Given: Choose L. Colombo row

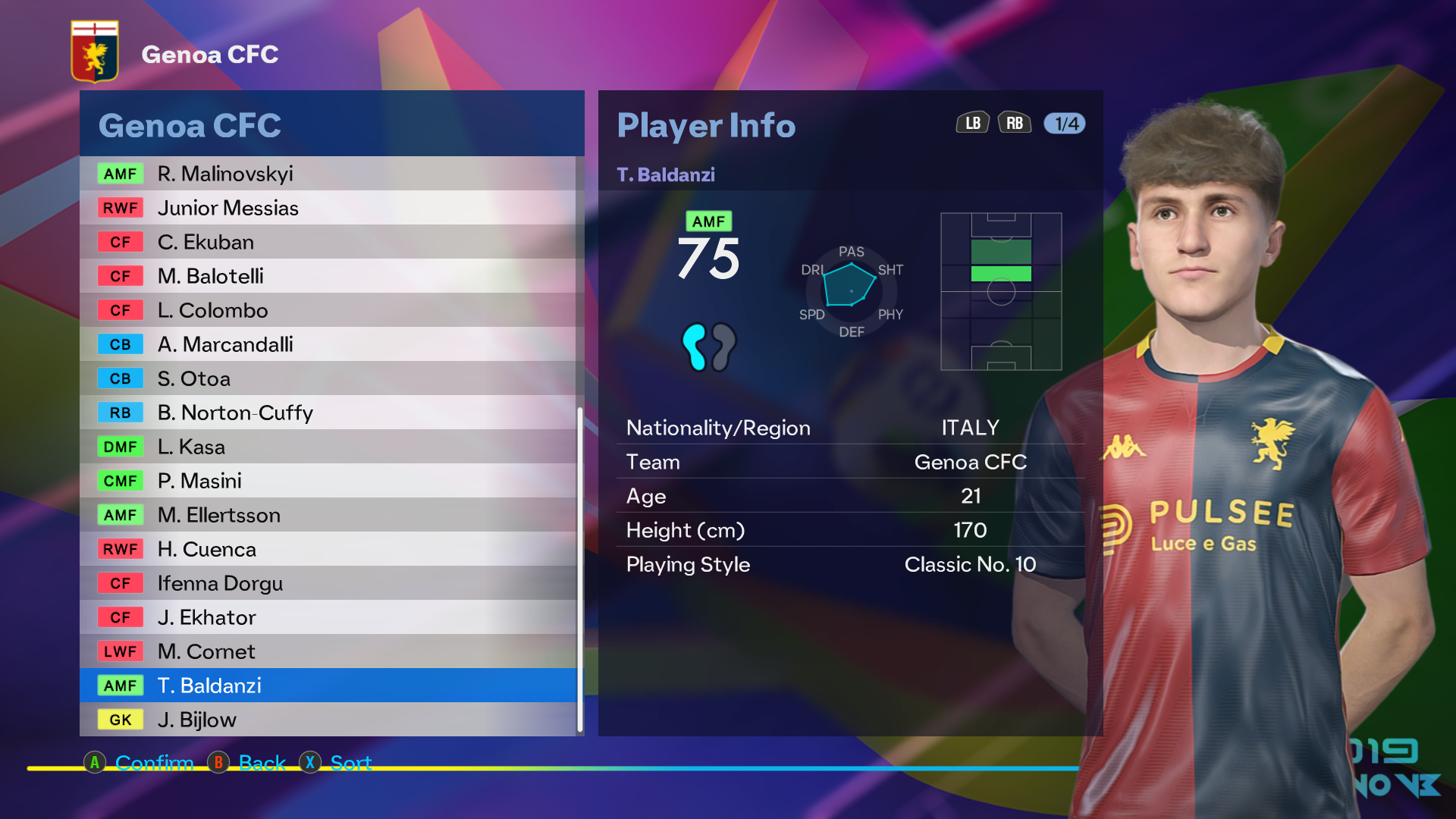Looking at the screenshot, I should [x=328, y=310].
